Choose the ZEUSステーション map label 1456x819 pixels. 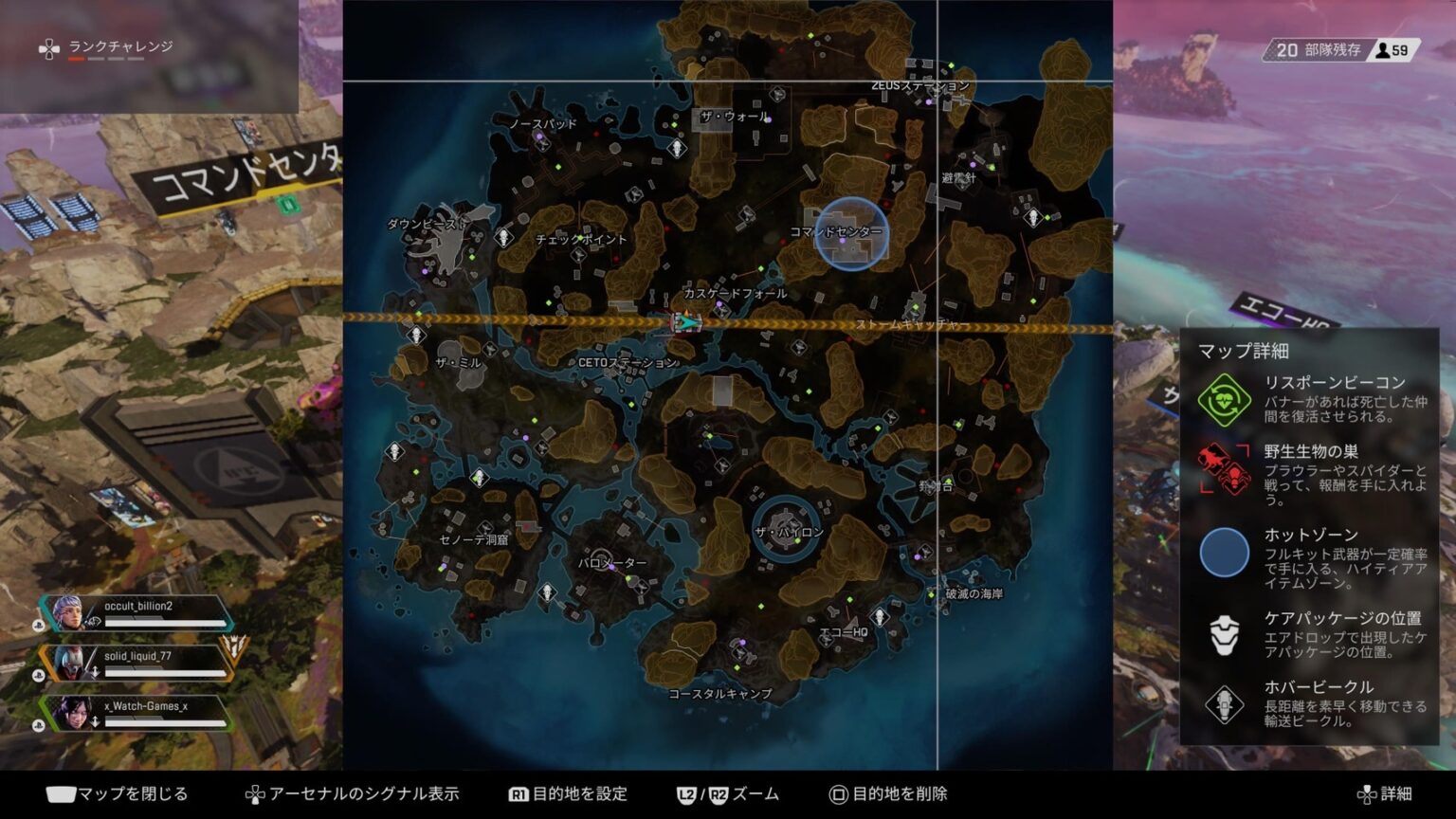click(x=919, y=86)
